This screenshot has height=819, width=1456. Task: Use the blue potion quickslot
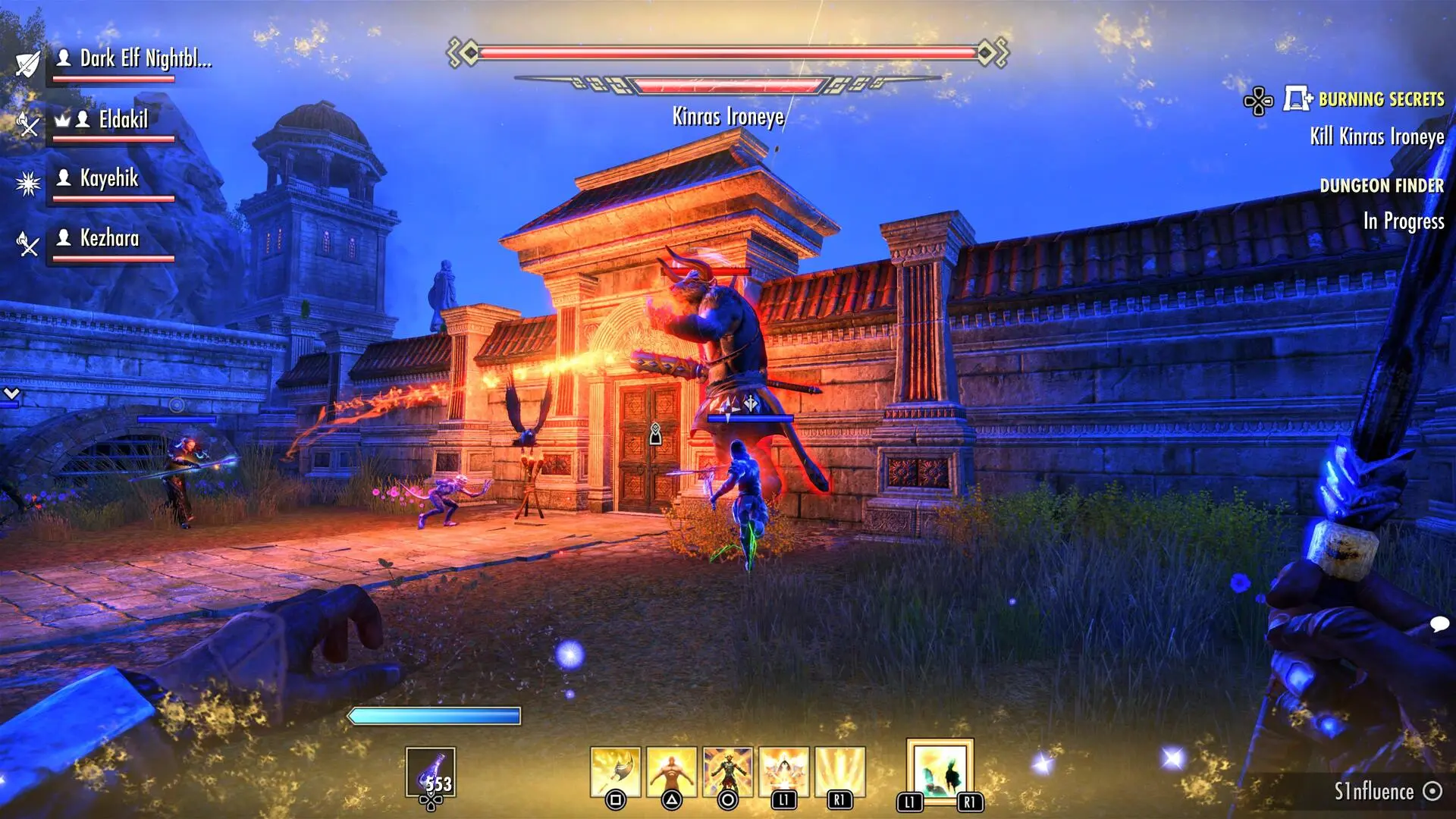(x=431, y=773)
